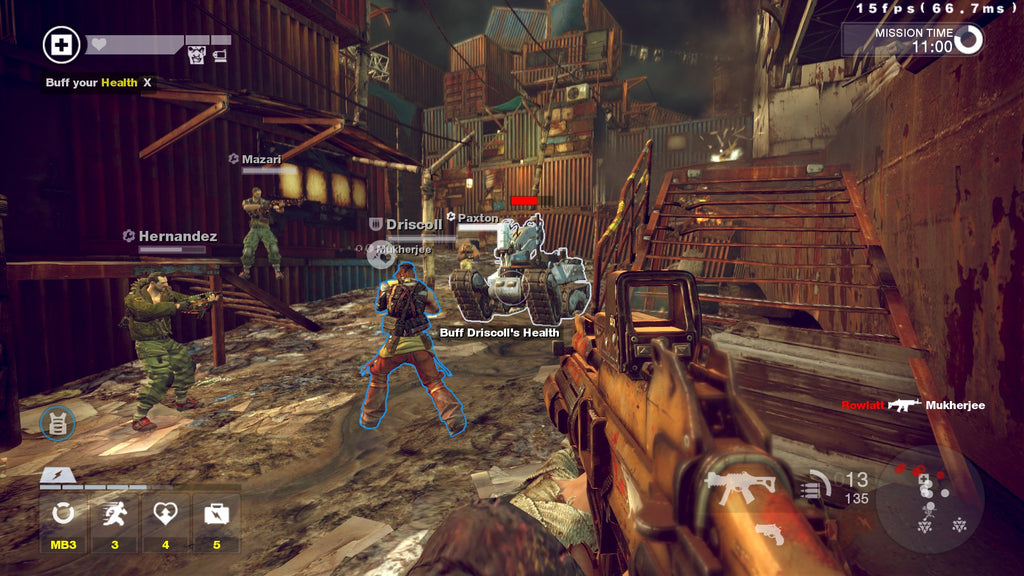
Task: Click the mission objective wheel icon
Action: (968, 39)
